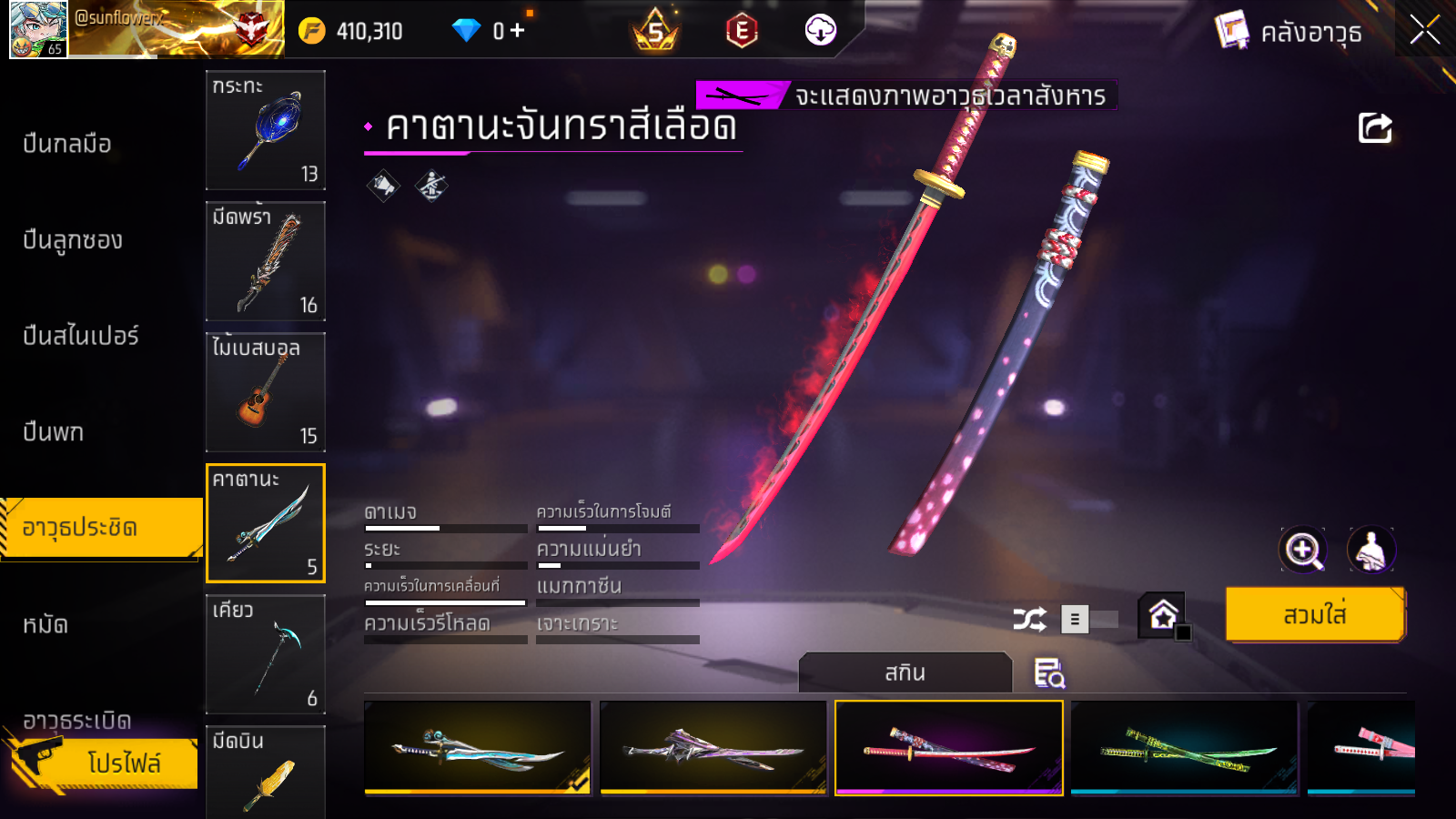Pick the ไม้เบสบอล guitar bat slot
This screenshot has width=1456, height=819.
point(266,392)
